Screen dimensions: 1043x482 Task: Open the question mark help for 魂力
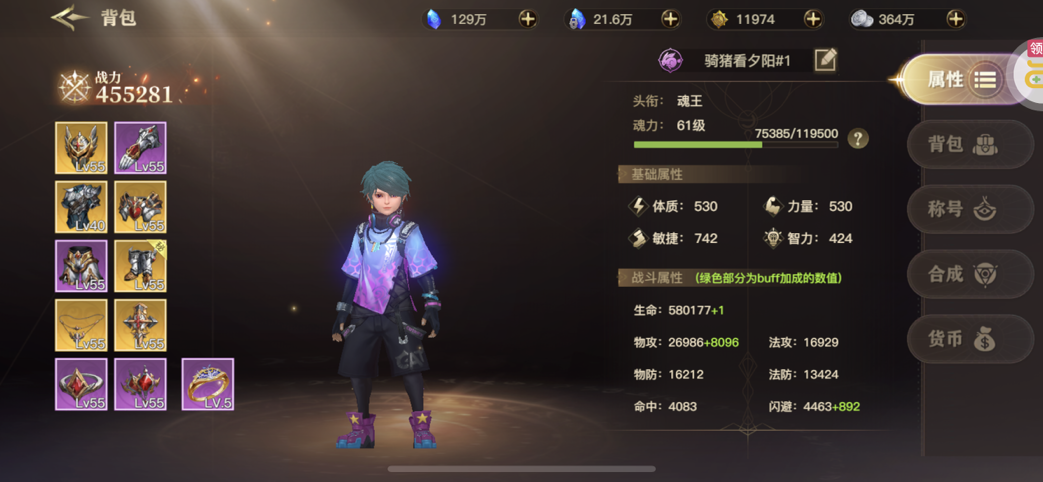[857, 139]
